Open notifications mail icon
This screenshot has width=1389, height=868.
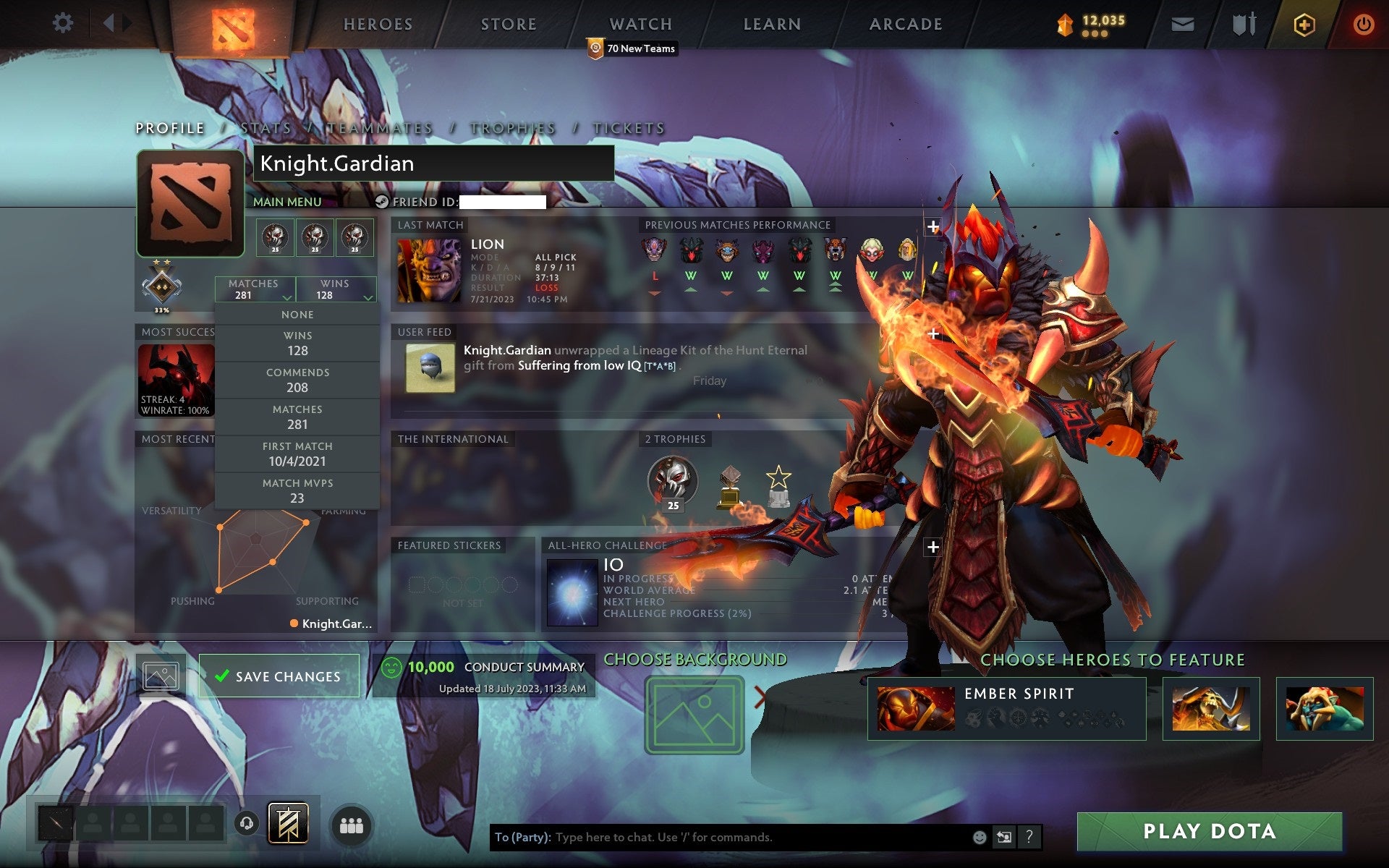pyautogui.click(x=1181, y=23)
